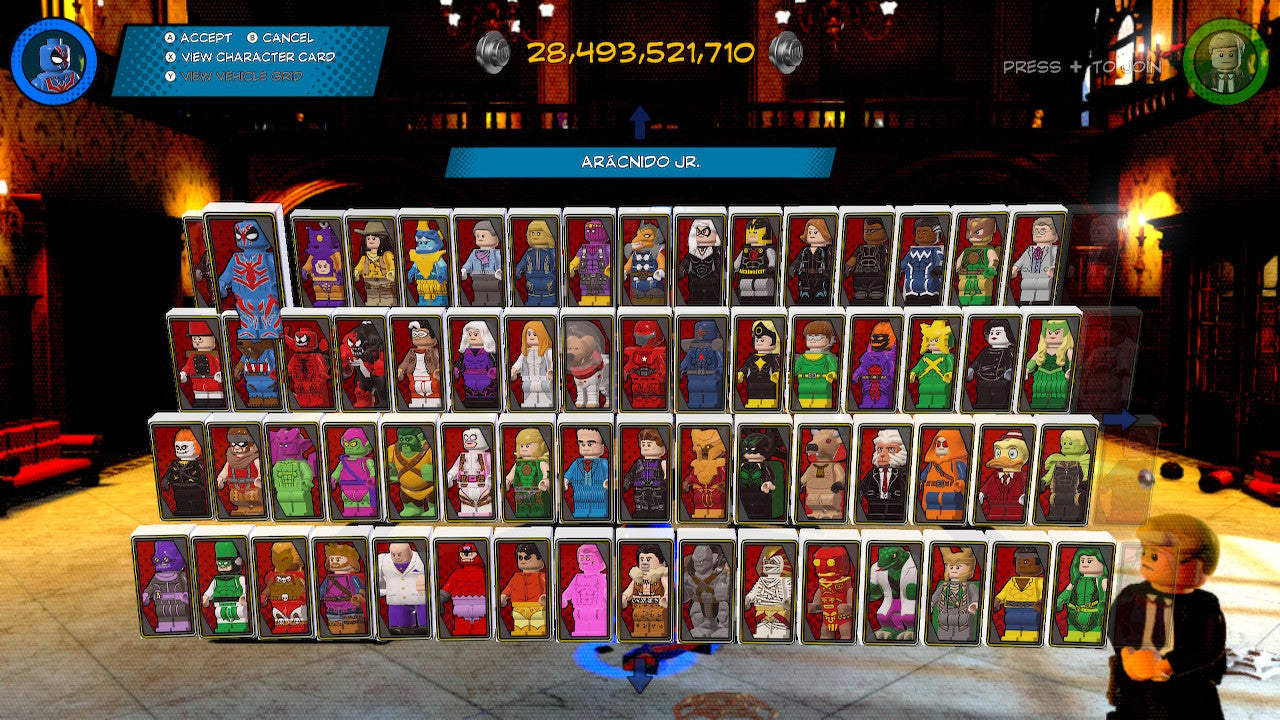The height and width of the screenshot is (720, 1280).
Task: Show next page with the right arrow
Action: [x=1122, y=420]
